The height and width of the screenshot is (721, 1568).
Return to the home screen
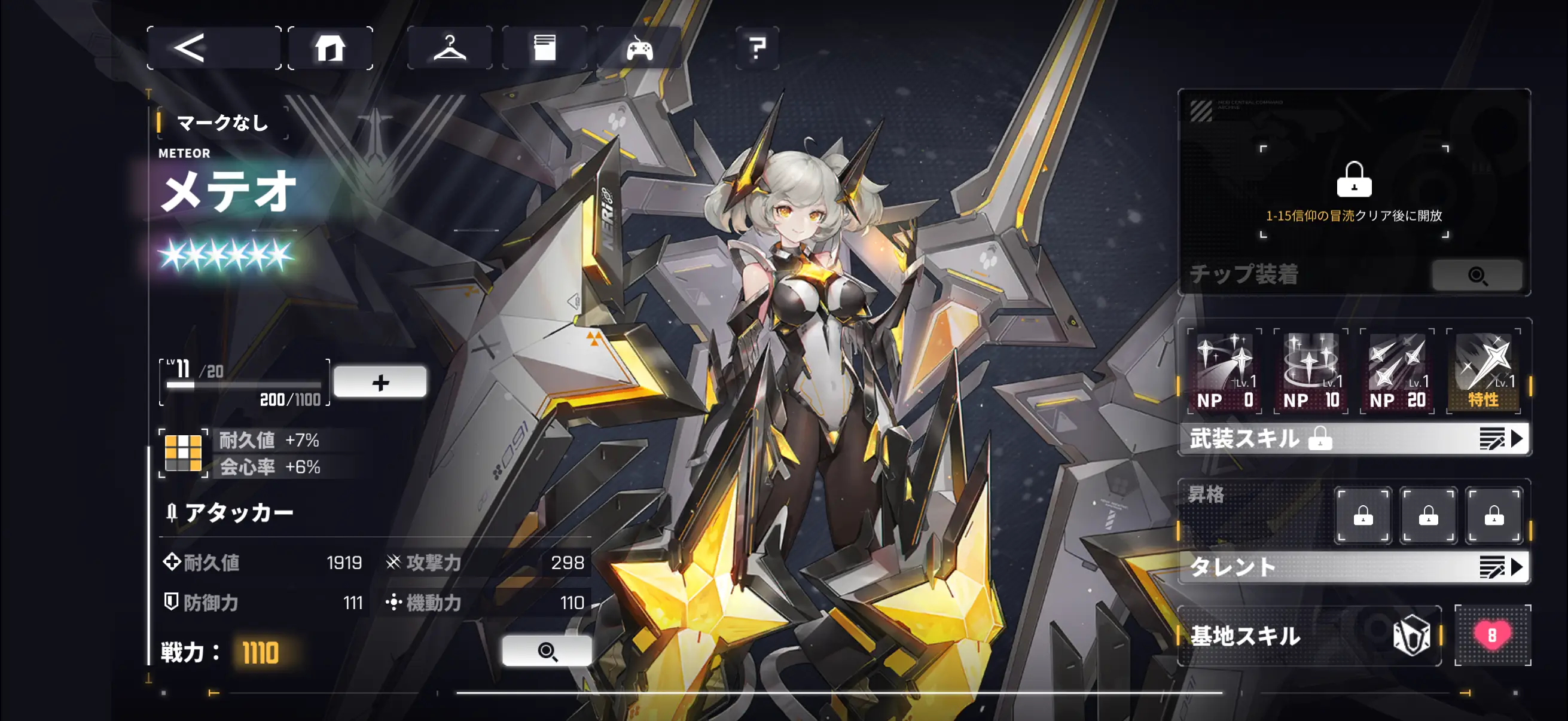(x=330, y=48)
